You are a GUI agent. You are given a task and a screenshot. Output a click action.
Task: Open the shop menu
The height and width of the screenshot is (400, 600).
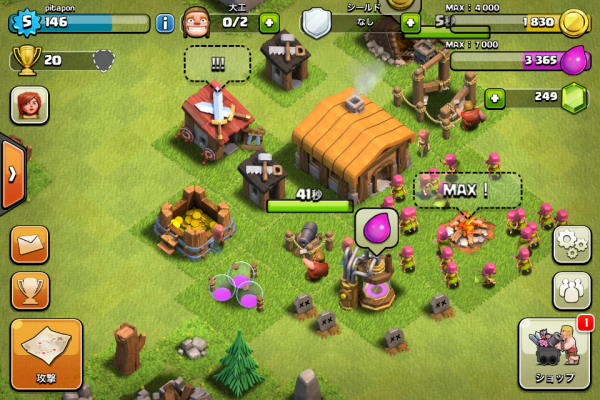pos(554,353)
